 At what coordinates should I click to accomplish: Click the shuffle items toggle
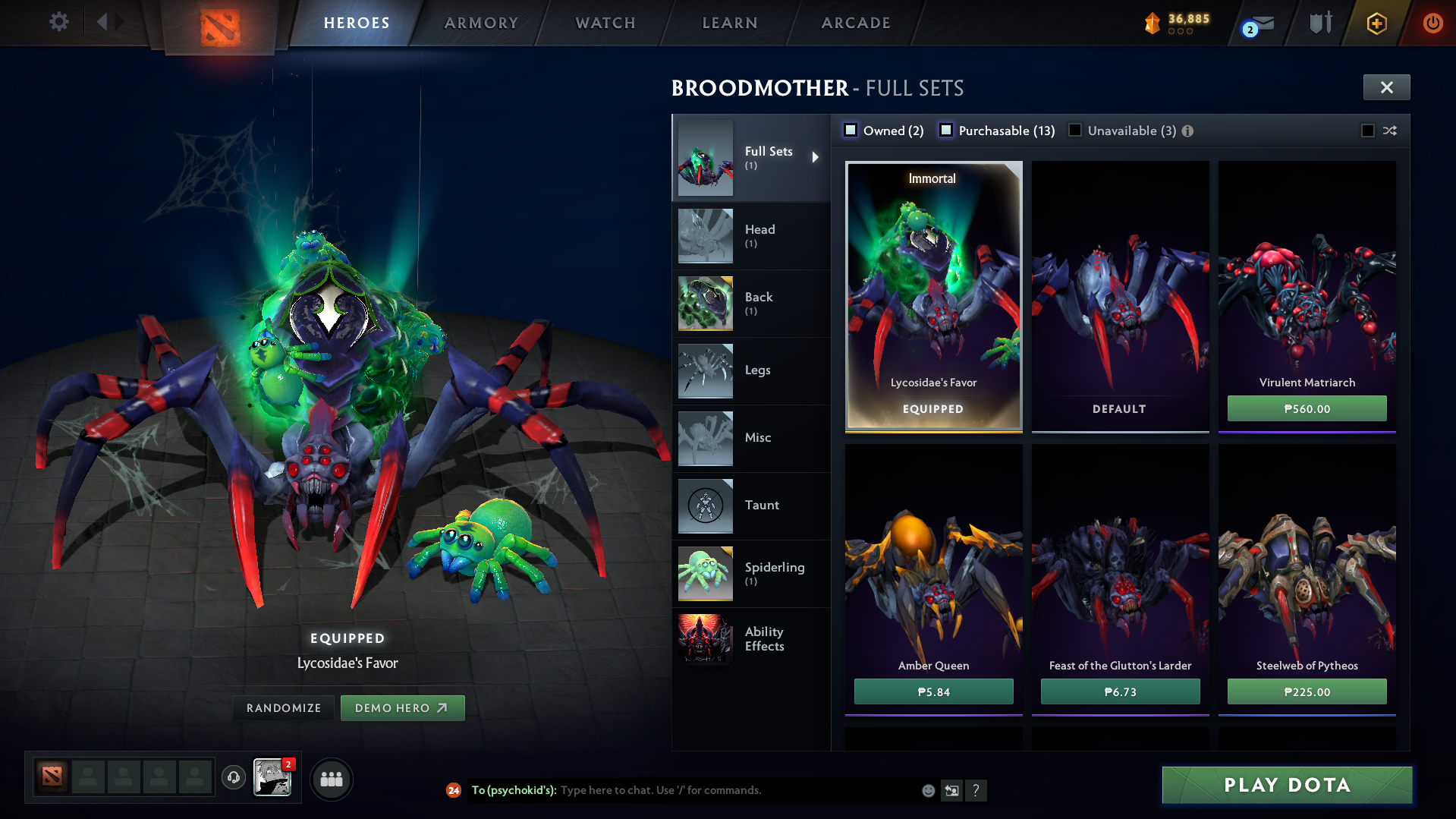(x=1390, y=130)
